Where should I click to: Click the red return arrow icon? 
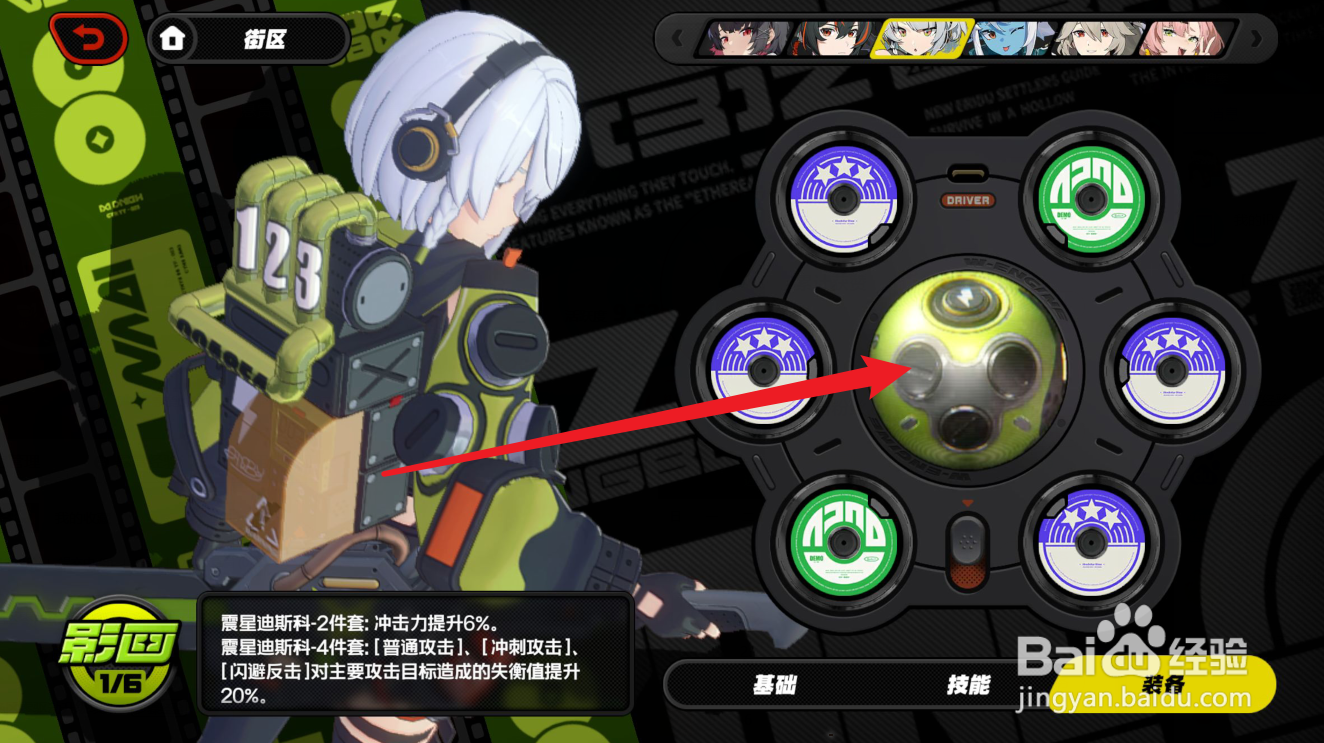click(88, 38)
